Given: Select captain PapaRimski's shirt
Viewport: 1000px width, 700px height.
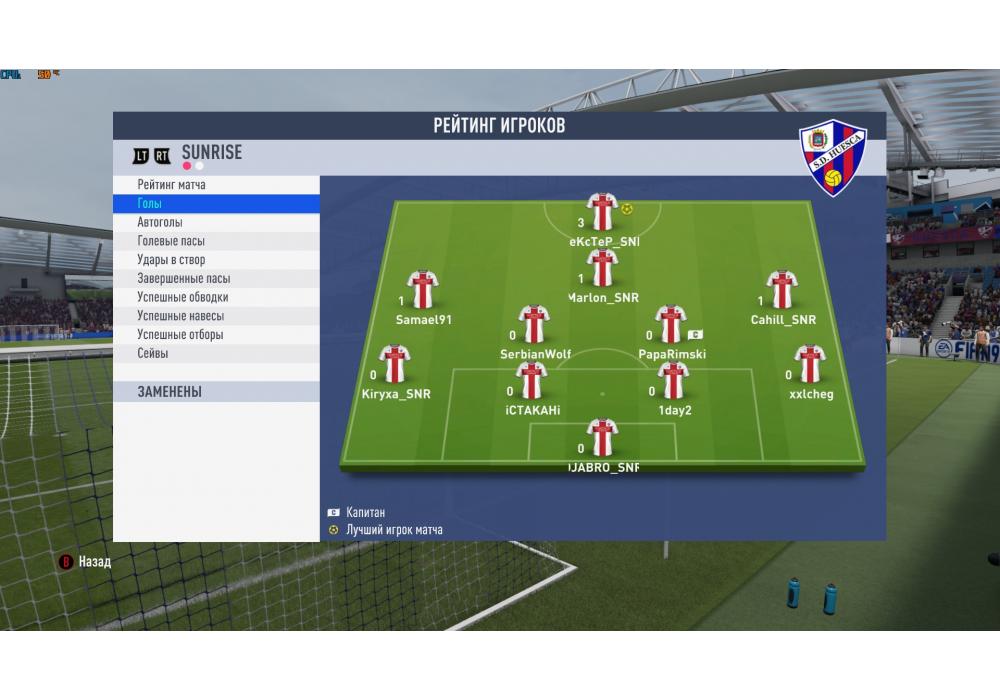Looking at the screenshot, I should 670,324.
